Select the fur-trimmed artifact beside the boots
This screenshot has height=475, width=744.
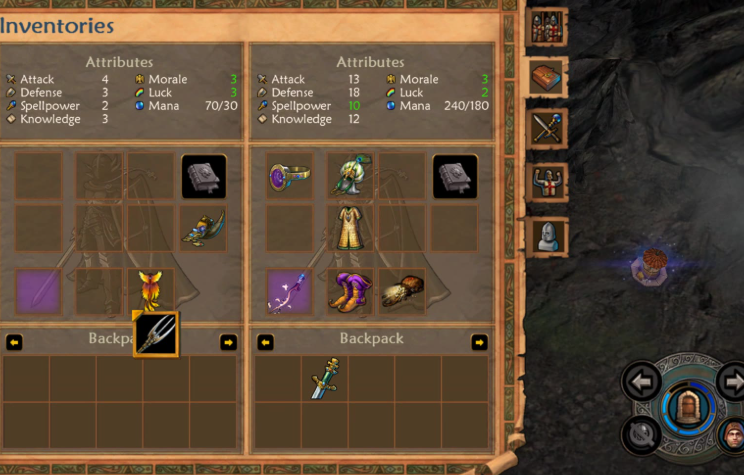click(402, 290)
